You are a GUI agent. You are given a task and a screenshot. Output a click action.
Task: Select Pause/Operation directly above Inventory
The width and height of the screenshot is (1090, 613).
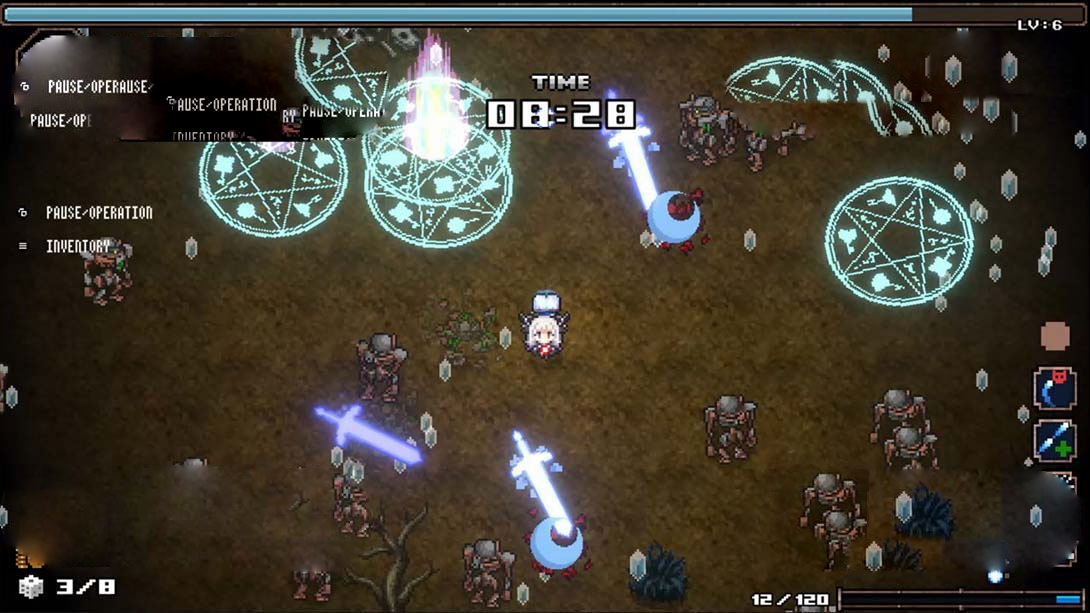pyautogui.click(x=98, y=213)
